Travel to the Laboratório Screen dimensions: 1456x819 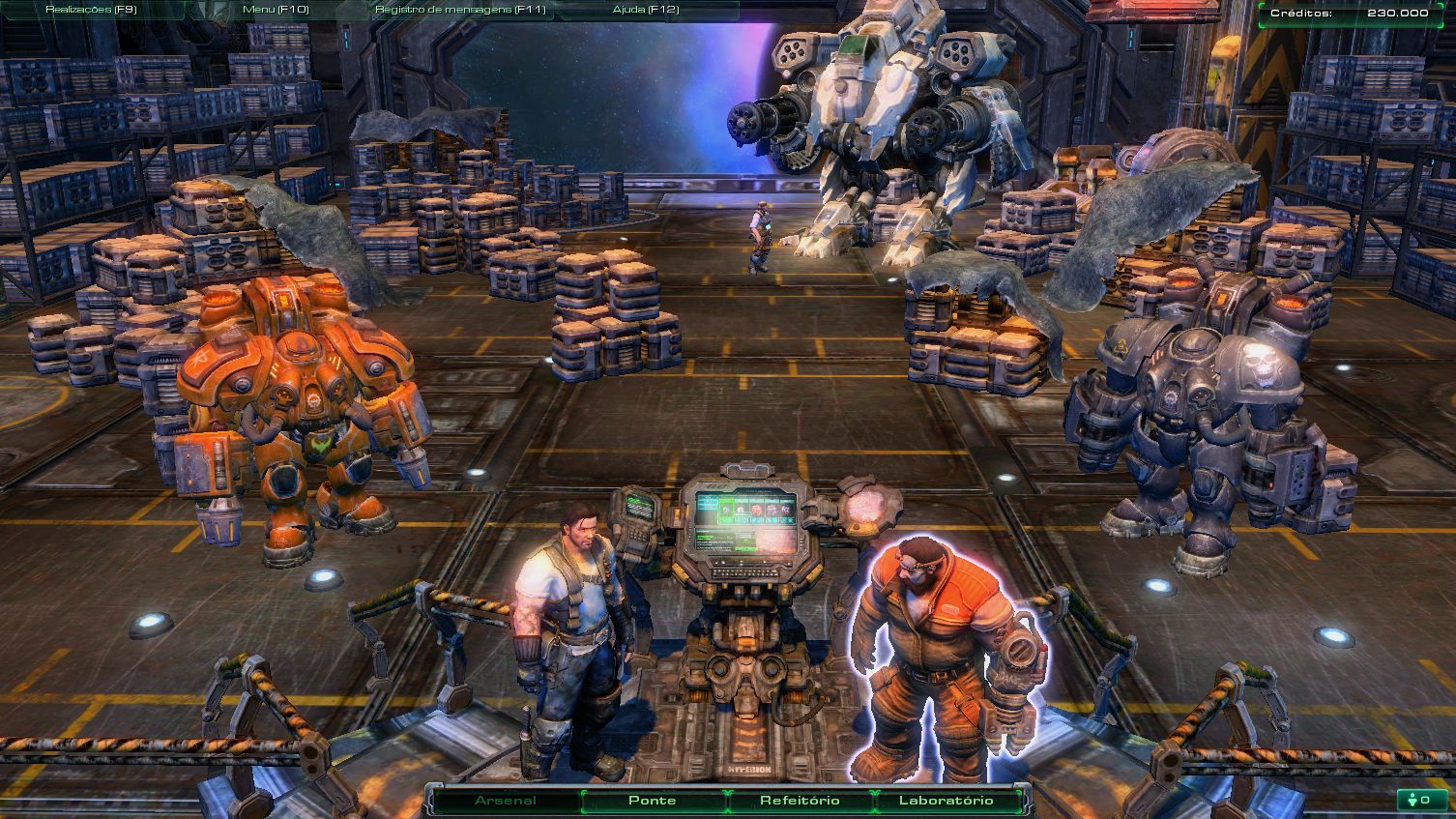pyautogui.click(x=946, y=801)
